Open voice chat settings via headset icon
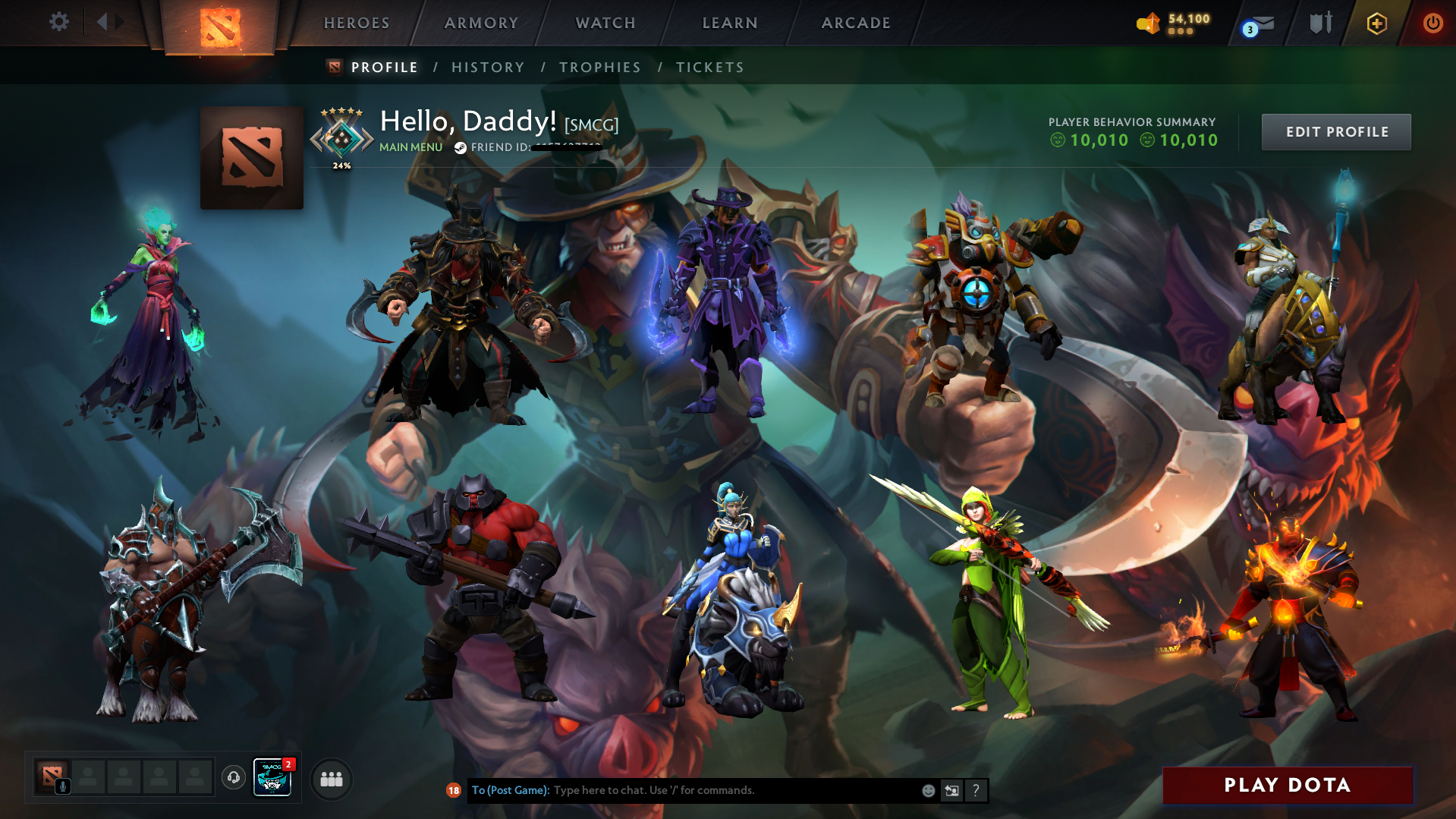The height and width of the screenshot is (819, 1456). coord(233,778)
